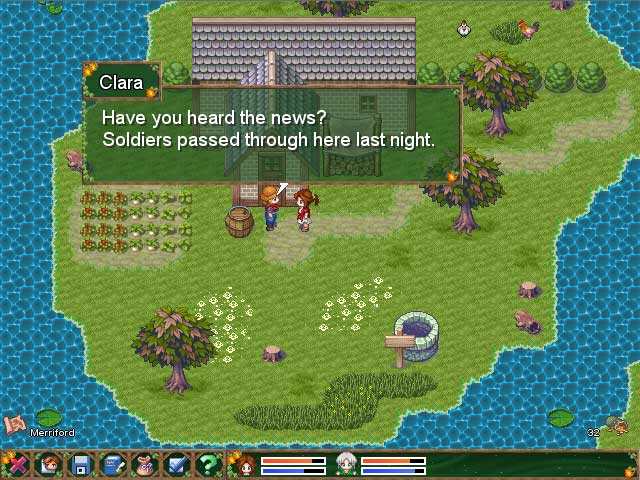Save the game with the floppy disk icon
This screenshot has width=640, height=480.
[81, 465]
